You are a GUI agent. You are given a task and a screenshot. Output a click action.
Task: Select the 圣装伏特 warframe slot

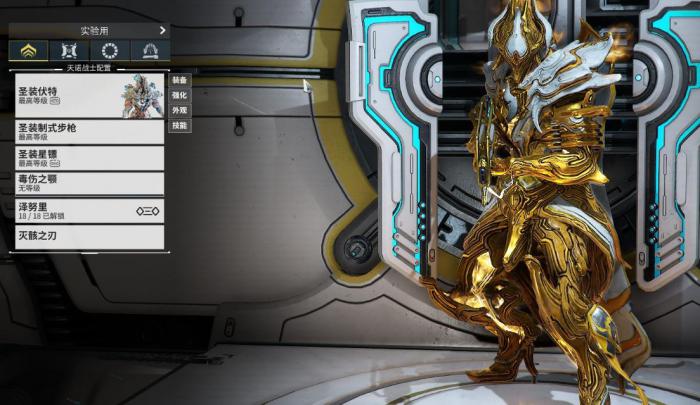[89, 95]
